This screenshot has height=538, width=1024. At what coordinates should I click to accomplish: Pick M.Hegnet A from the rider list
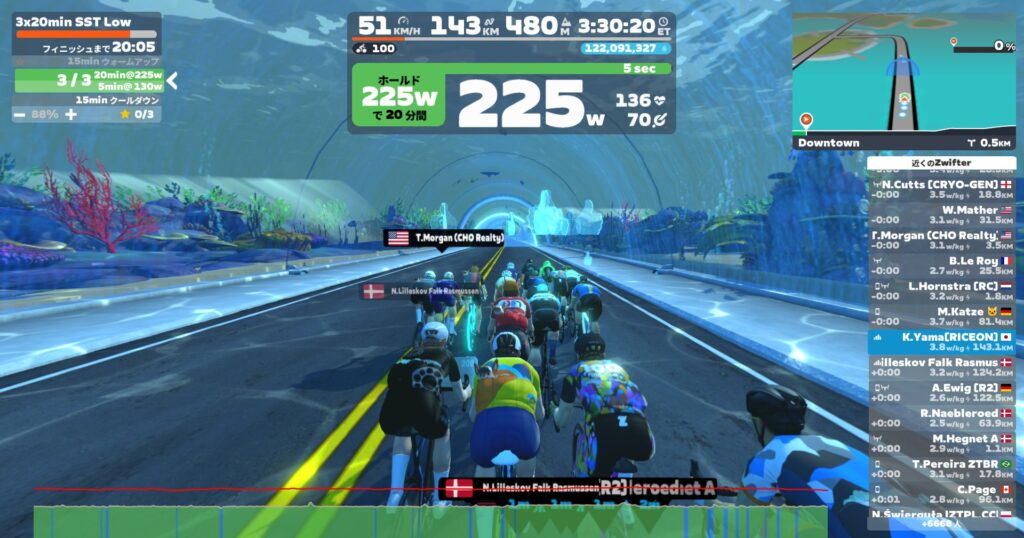click(941, 443)
